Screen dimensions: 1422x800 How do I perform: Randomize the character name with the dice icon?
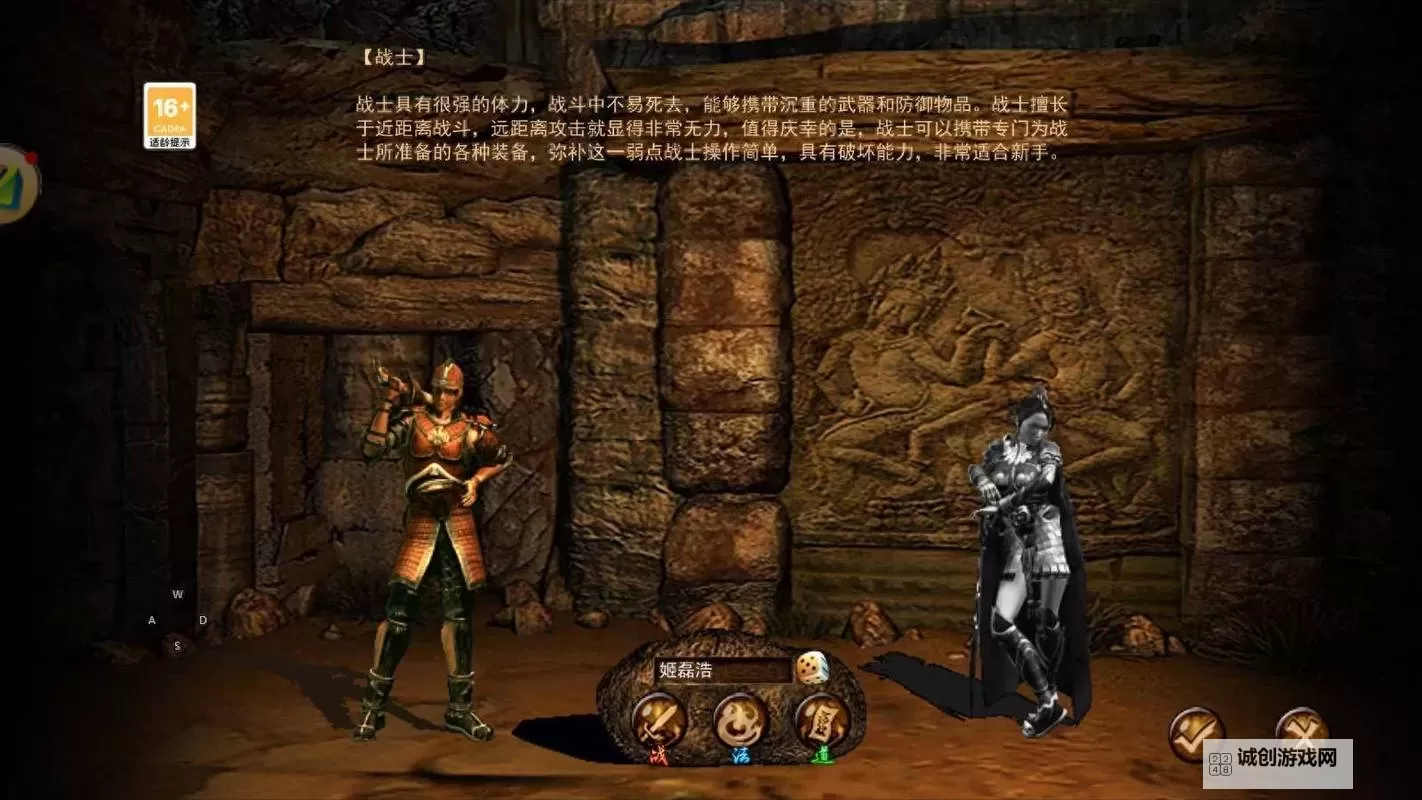[813, 668]
